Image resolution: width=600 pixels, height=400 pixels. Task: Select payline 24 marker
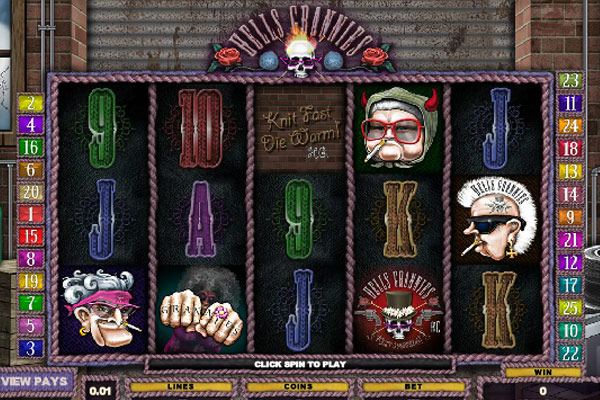[x=571, y=126]
